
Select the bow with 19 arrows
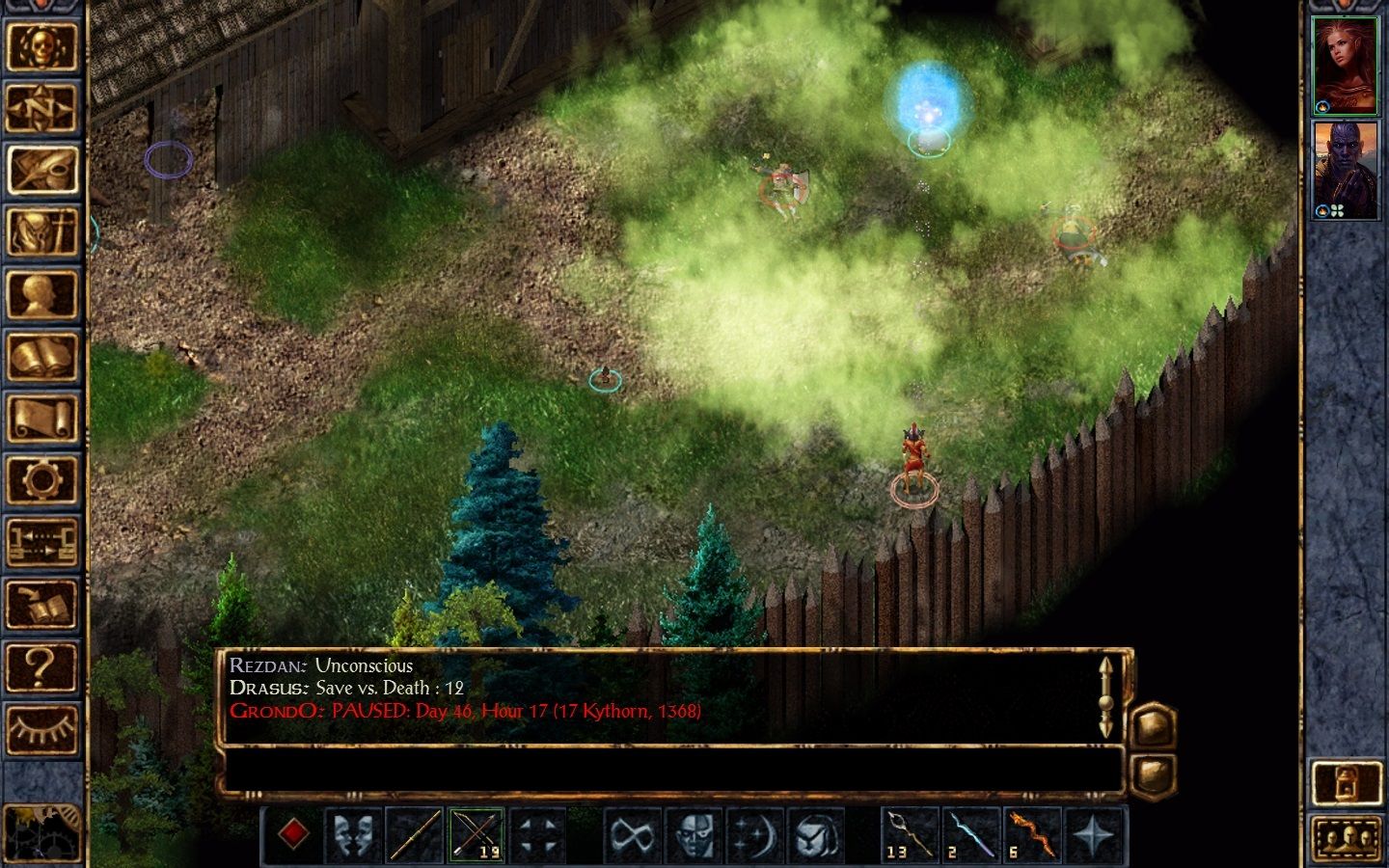tap(477, 834)
